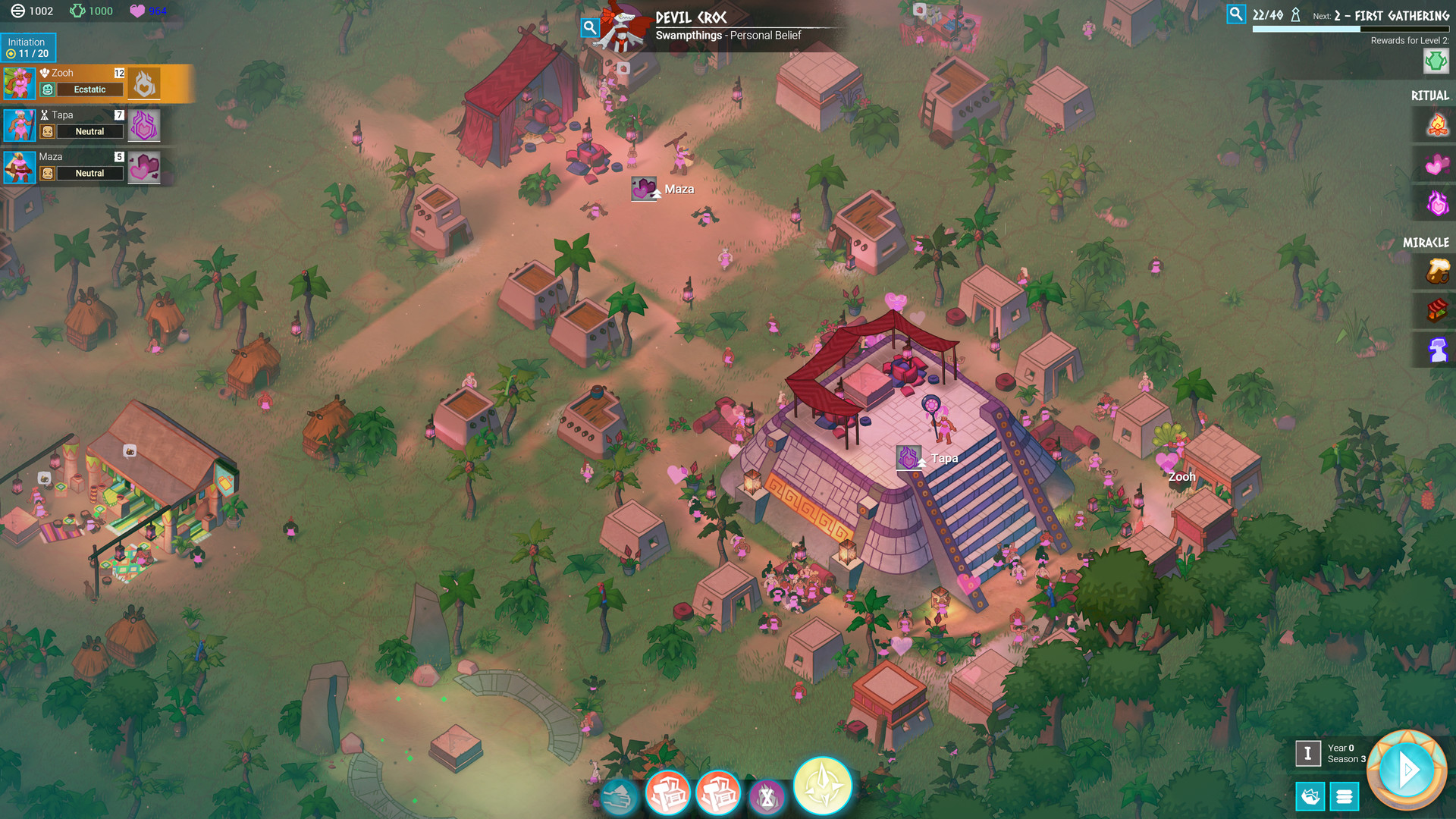Open the list panel next to the graph button
This screenshot has width=1456, height=819.
tap(1344, 797)
